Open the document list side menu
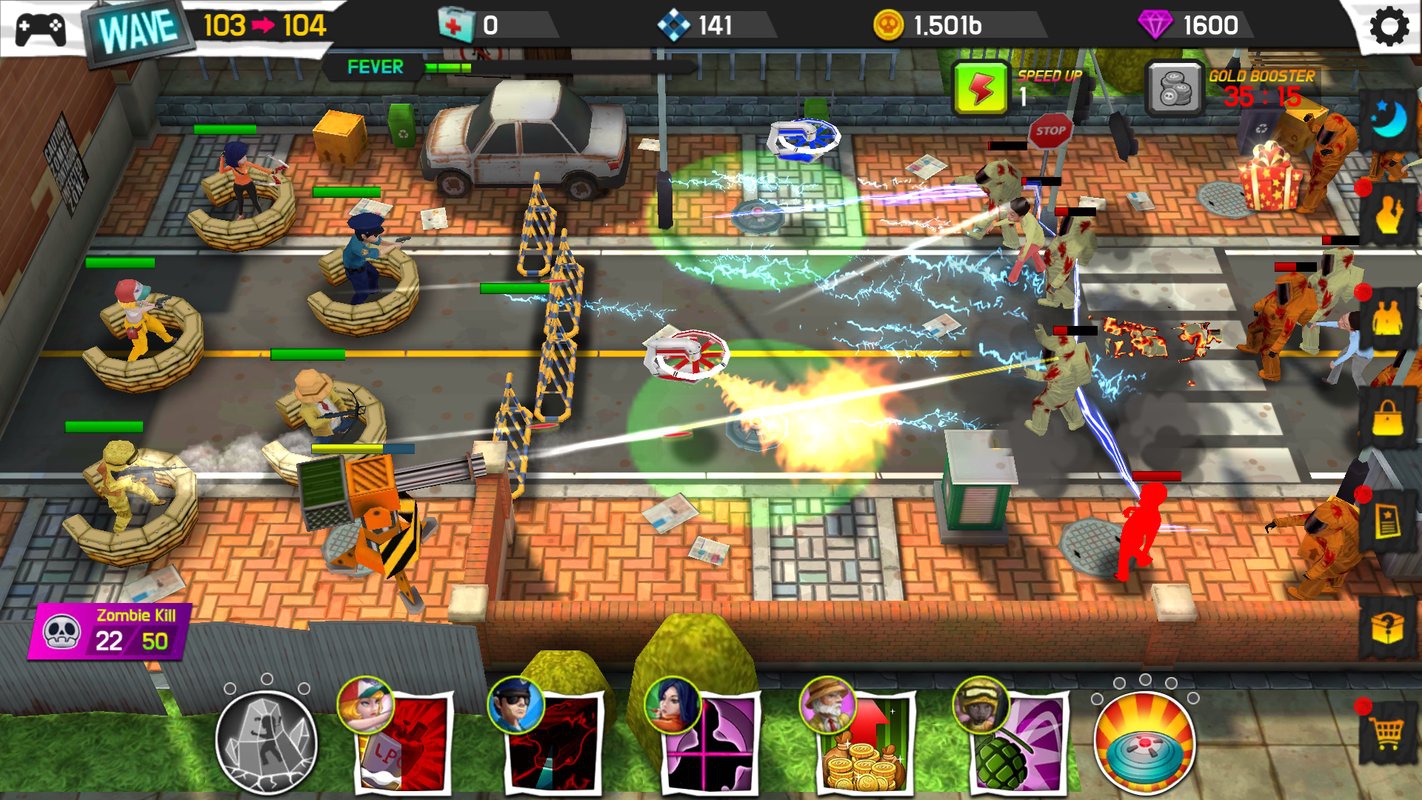The width and height of the screenshot is (1422, 800). coord(1388,522)
